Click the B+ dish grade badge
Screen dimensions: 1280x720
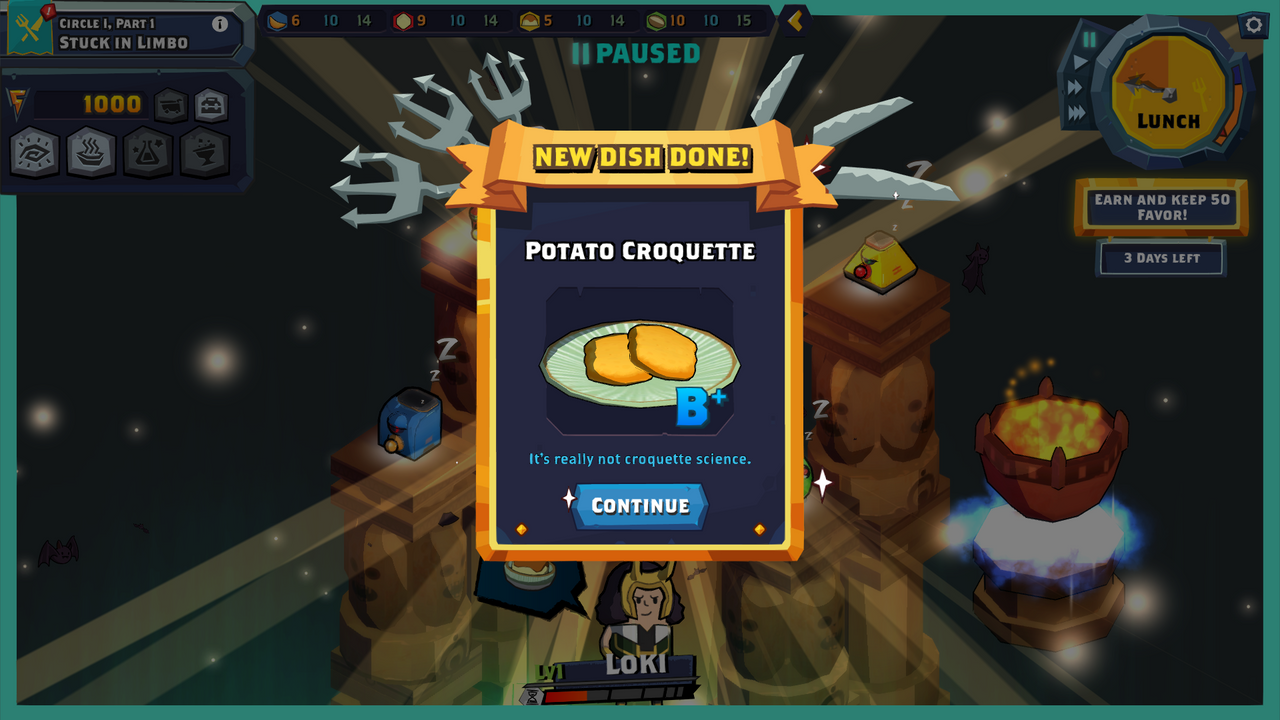pyautogui.click(x=700, y=404)
